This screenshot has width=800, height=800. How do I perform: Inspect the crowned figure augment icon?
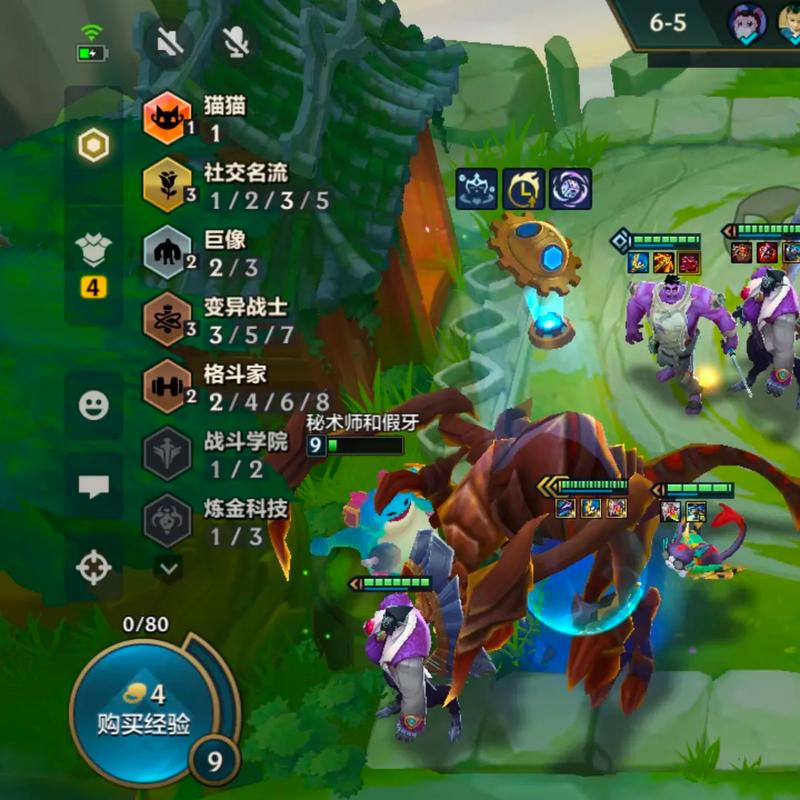point(477,188)
